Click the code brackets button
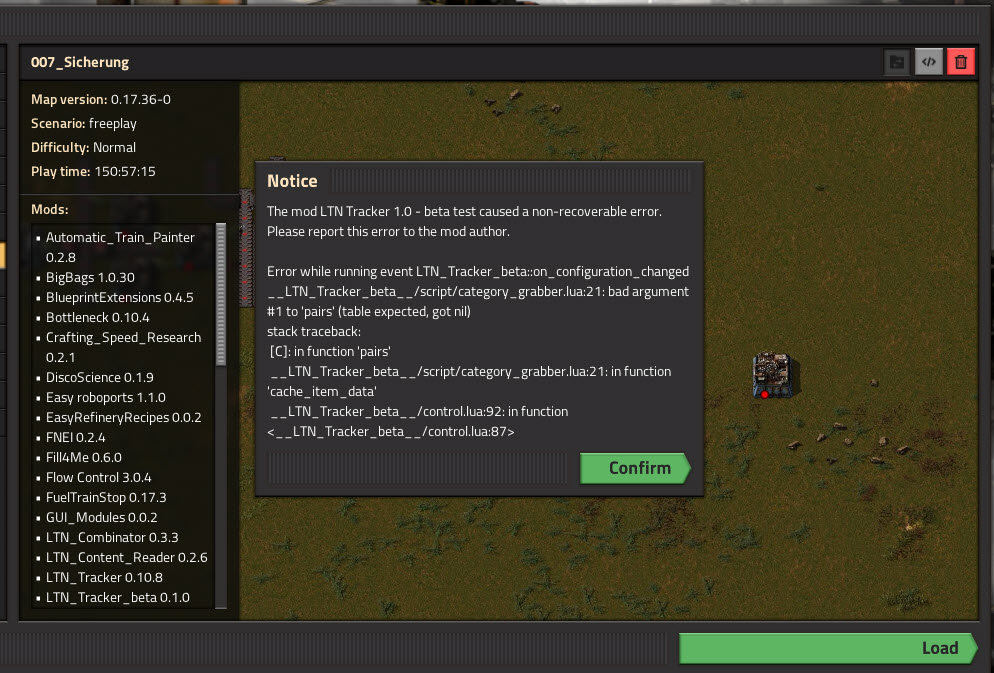 tap(929, 62)
